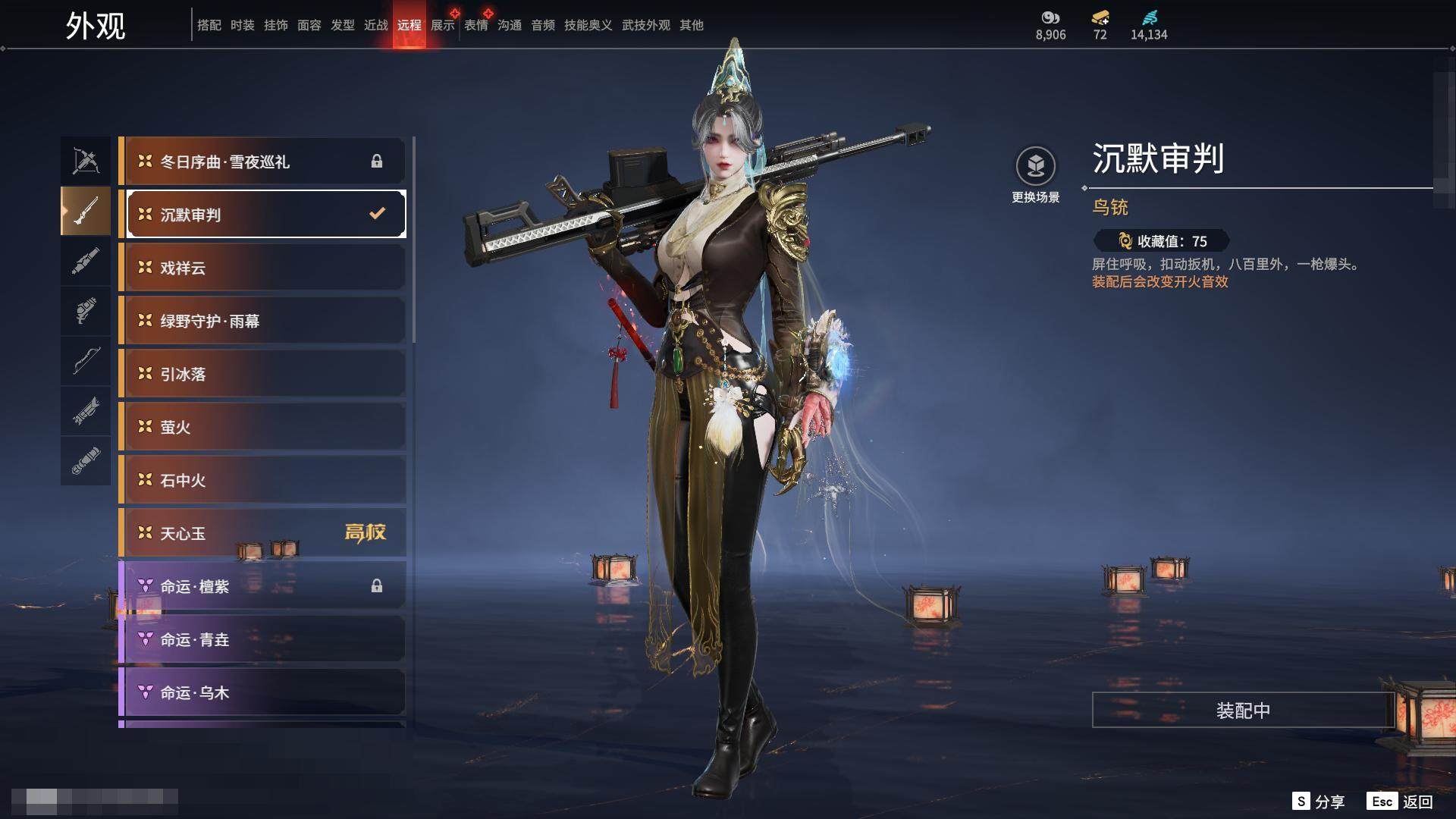
Task: Click 返回 to go back
Action: click(x=1401, y=802)
